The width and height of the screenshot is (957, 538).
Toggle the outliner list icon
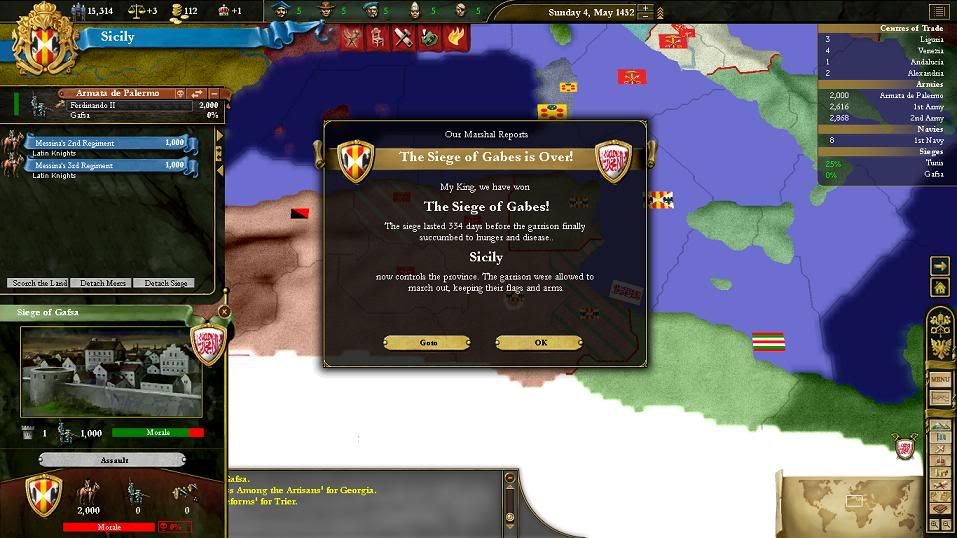[937, 12]
